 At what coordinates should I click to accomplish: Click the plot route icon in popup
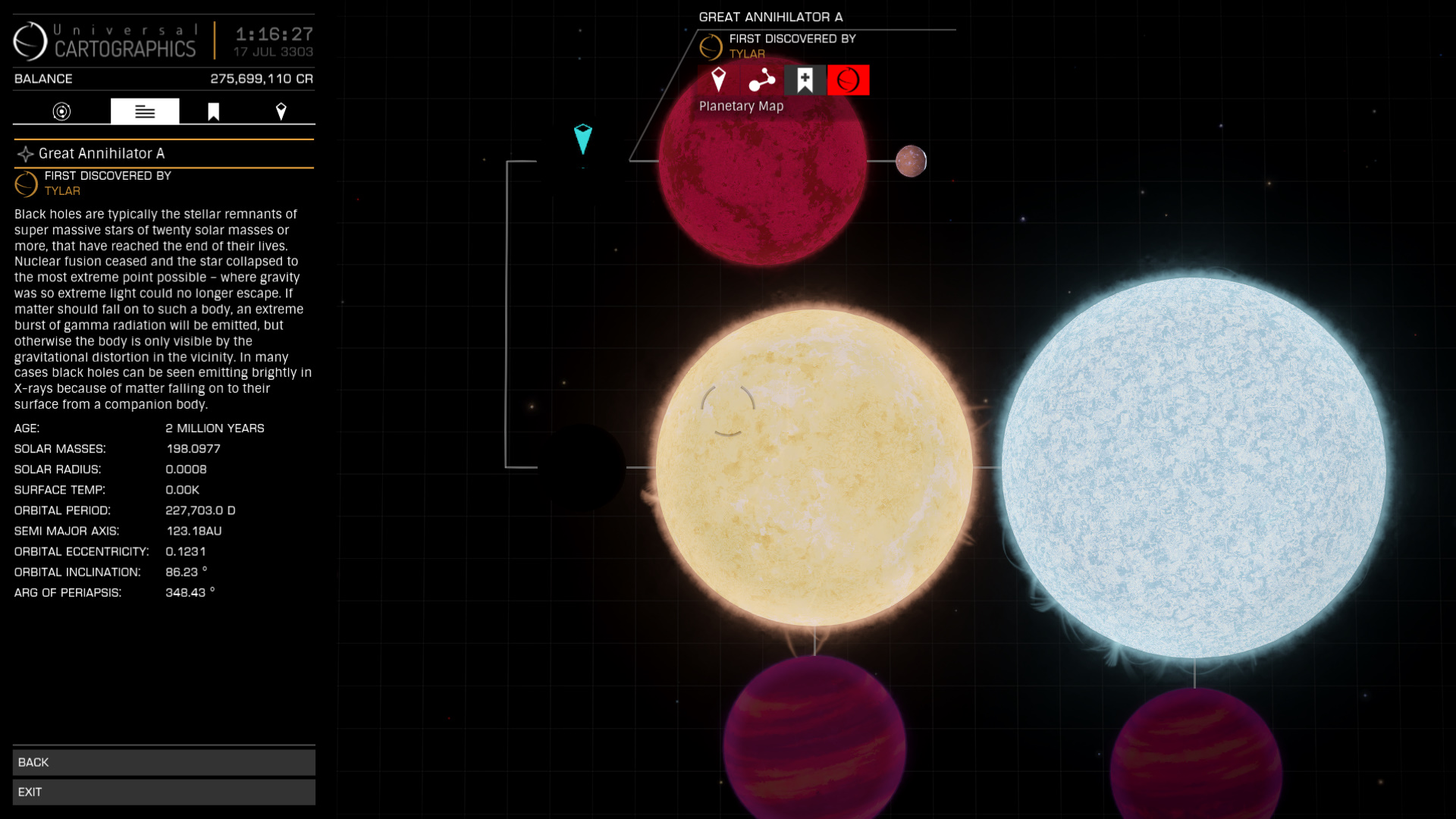[761, 80]
